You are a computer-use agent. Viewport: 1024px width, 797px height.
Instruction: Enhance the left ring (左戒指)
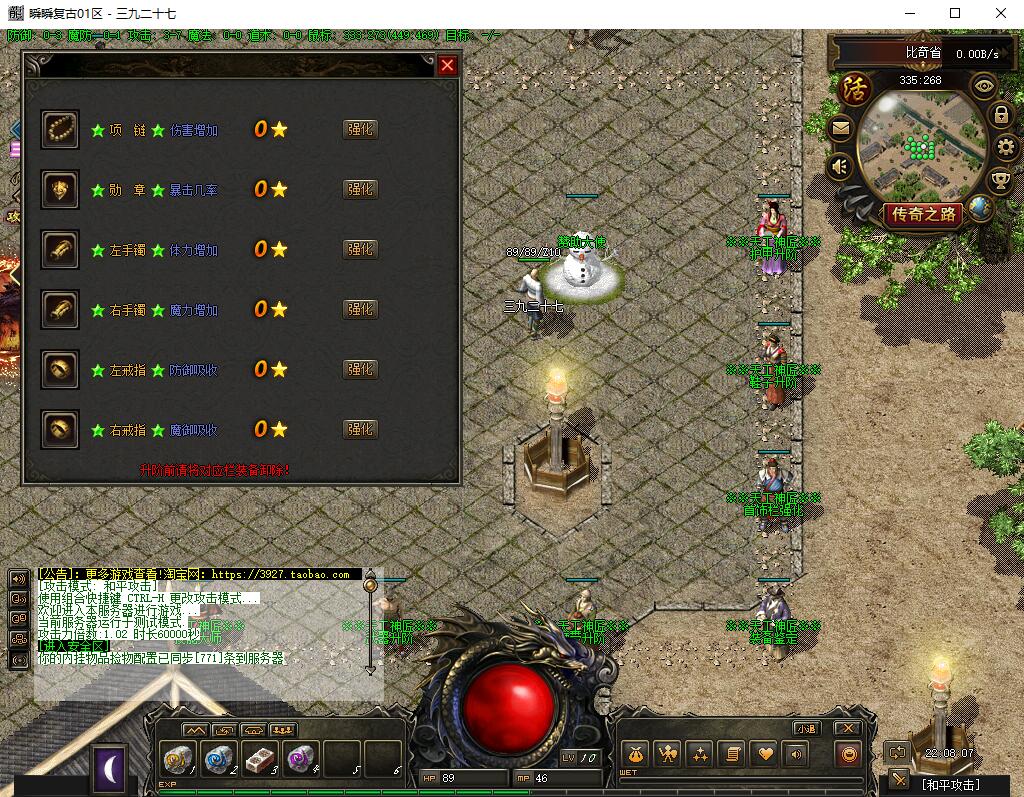(x=360, y=369)
